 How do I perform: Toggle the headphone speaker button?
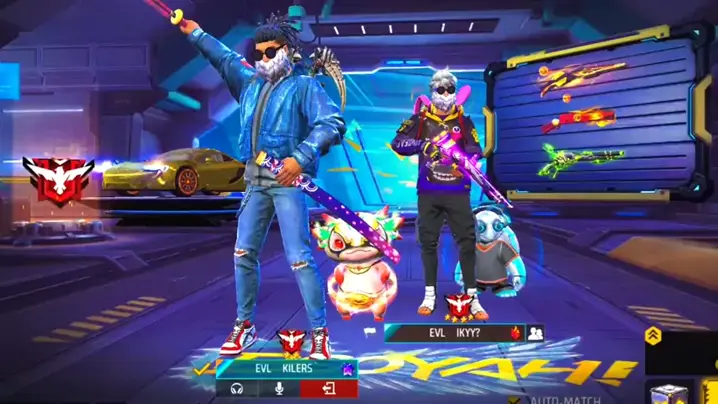pyautogui.click(x=237, y=388)
